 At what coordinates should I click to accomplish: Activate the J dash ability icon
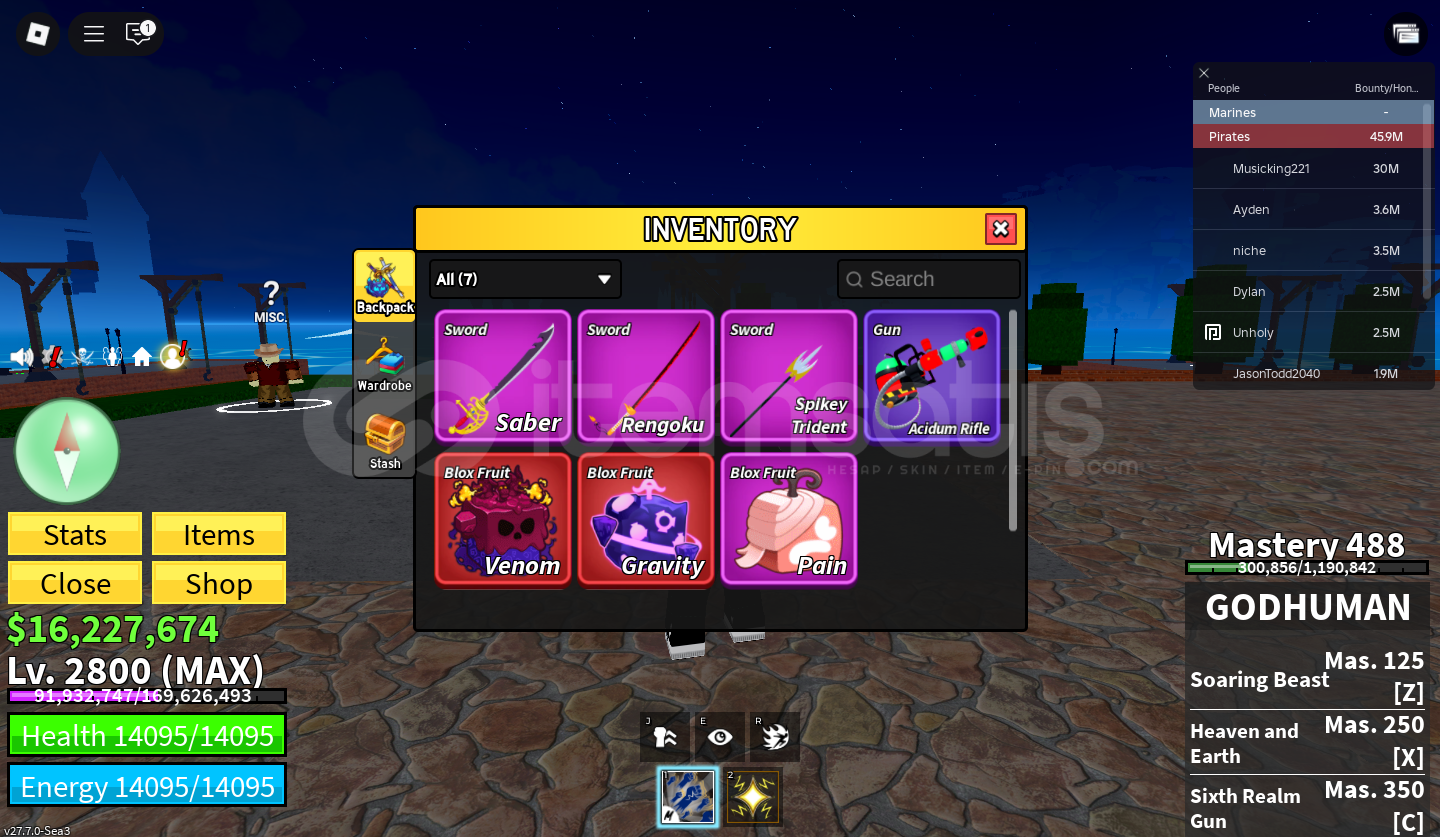point(664,737)
